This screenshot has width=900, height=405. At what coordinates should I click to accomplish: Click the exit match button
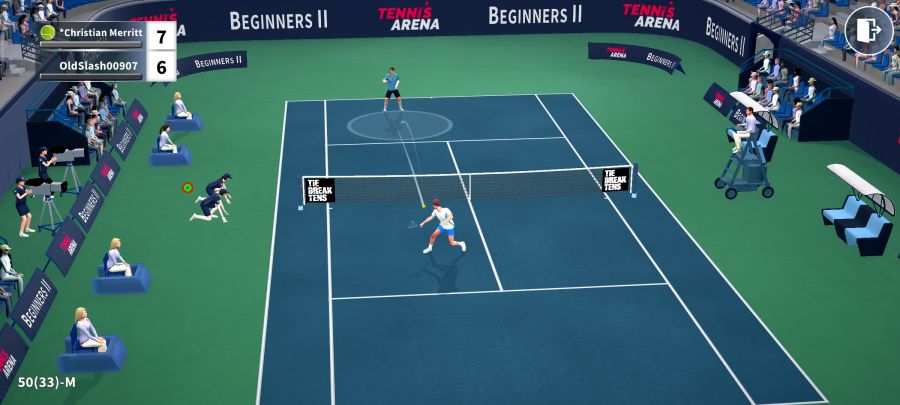pos(868,31)
